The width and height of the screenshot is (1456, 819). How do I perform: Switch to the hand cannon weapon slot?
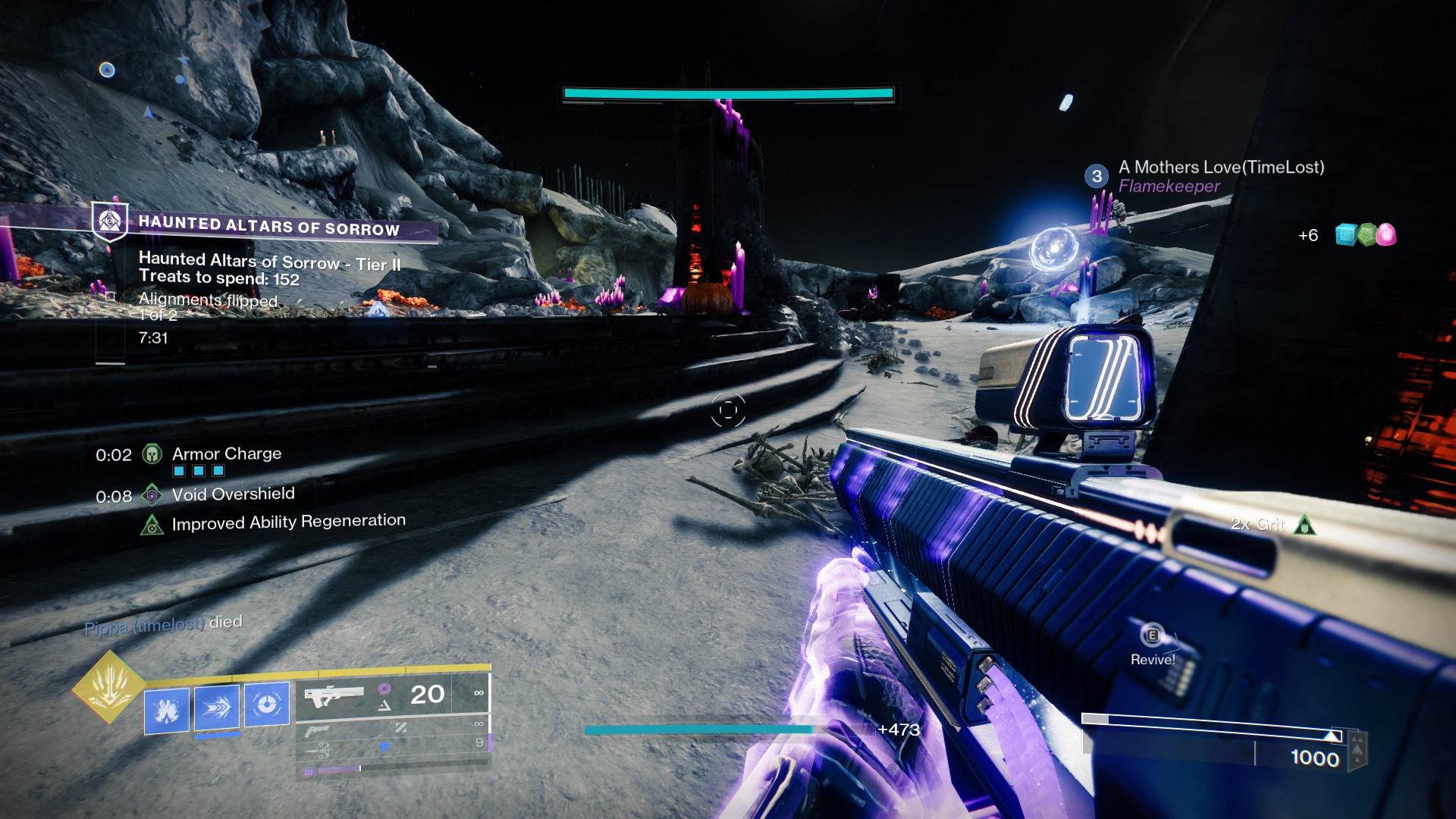[318, 731]
